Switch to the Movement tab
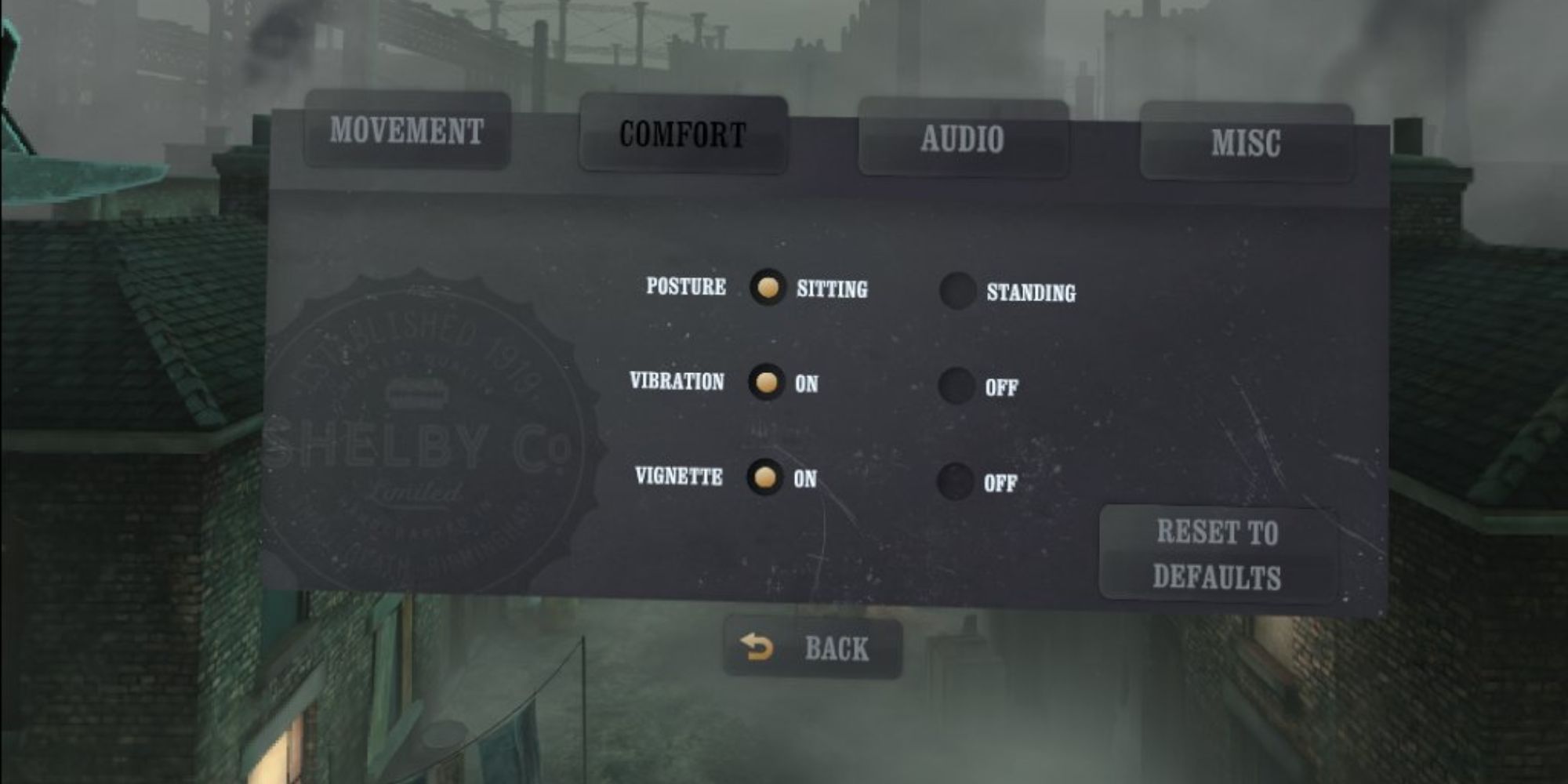 pyautogui.click(x=408, y=133)
